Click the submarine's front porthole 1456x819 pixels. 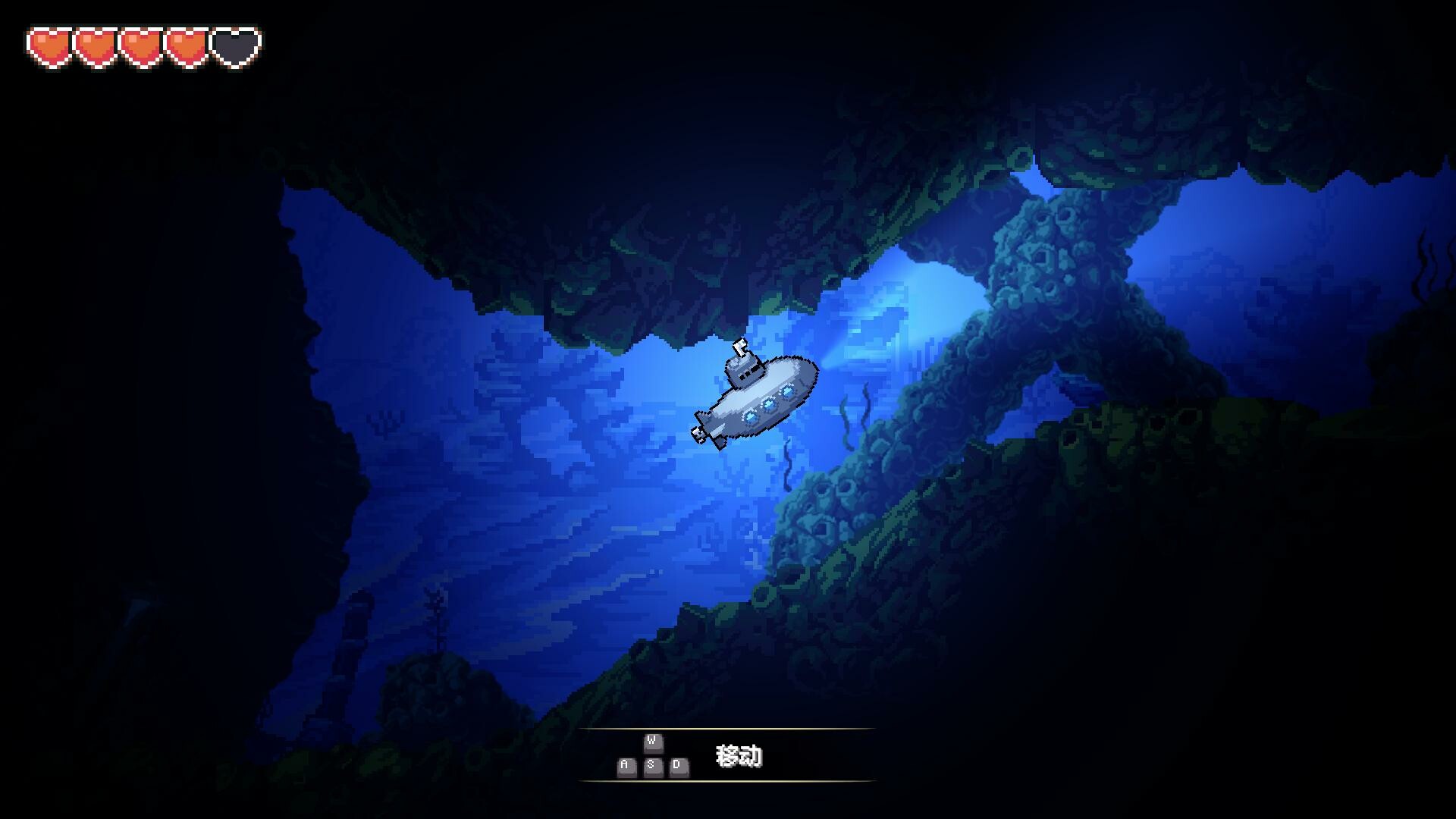tap(787, 390)
